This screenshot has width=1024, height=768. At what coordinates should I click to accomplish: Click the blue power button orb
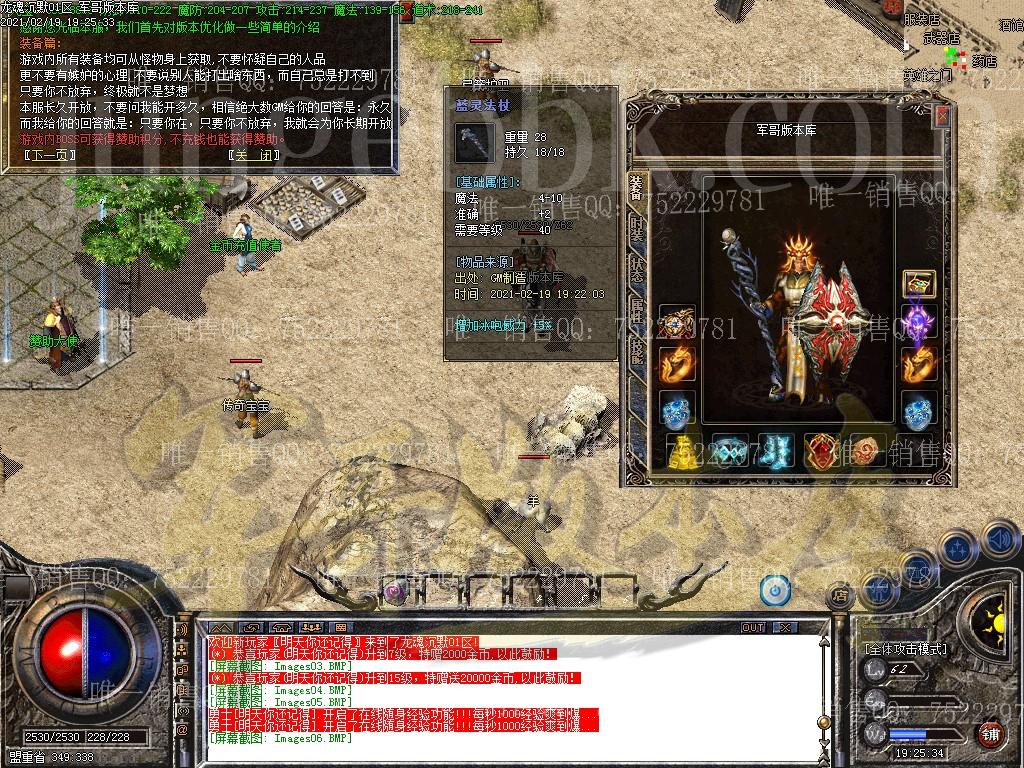(x=775, y=590)
